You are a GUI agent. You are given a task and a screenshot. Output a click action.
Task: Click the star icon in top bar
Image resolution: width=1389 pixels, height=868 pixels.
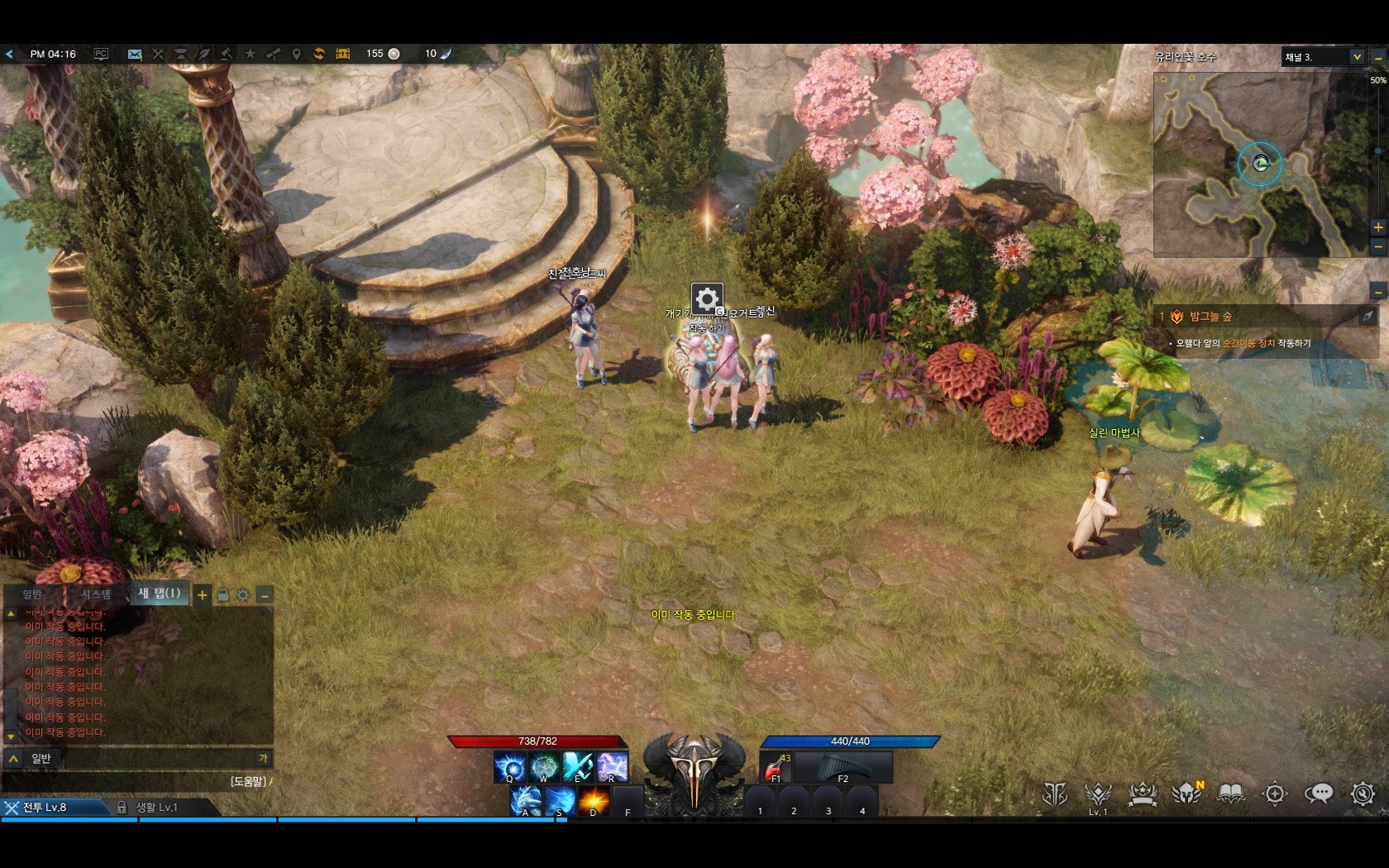click(251, 54)
